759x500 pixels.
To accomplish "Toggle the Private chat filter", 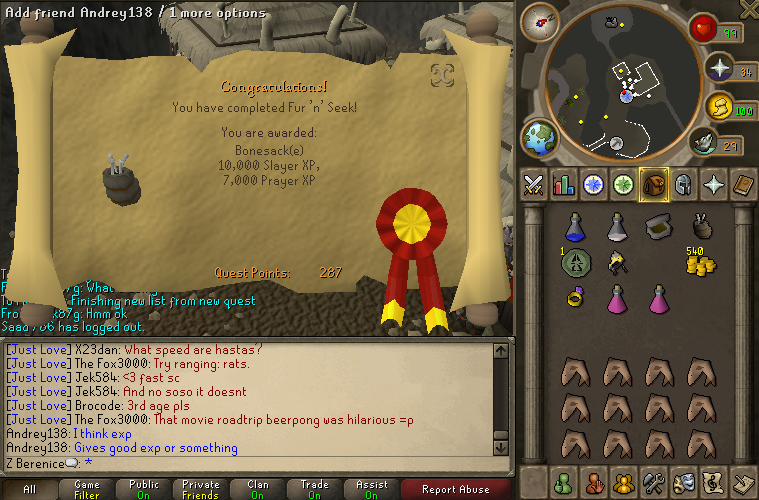I will [201, 489].
